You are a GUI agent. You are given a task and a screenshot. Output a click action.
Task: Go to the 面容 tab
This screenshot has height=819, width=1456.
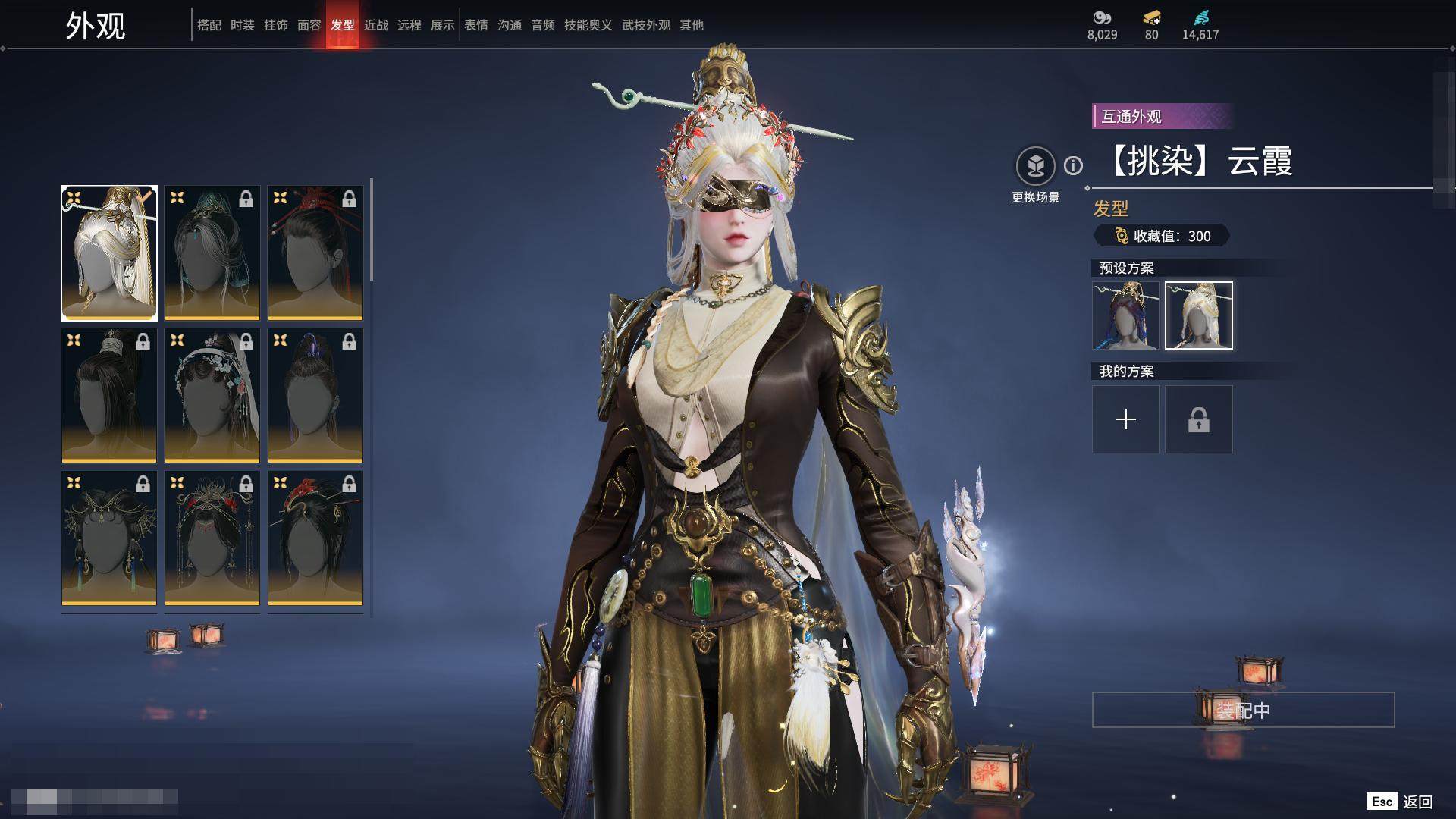(x=309, y=25)
